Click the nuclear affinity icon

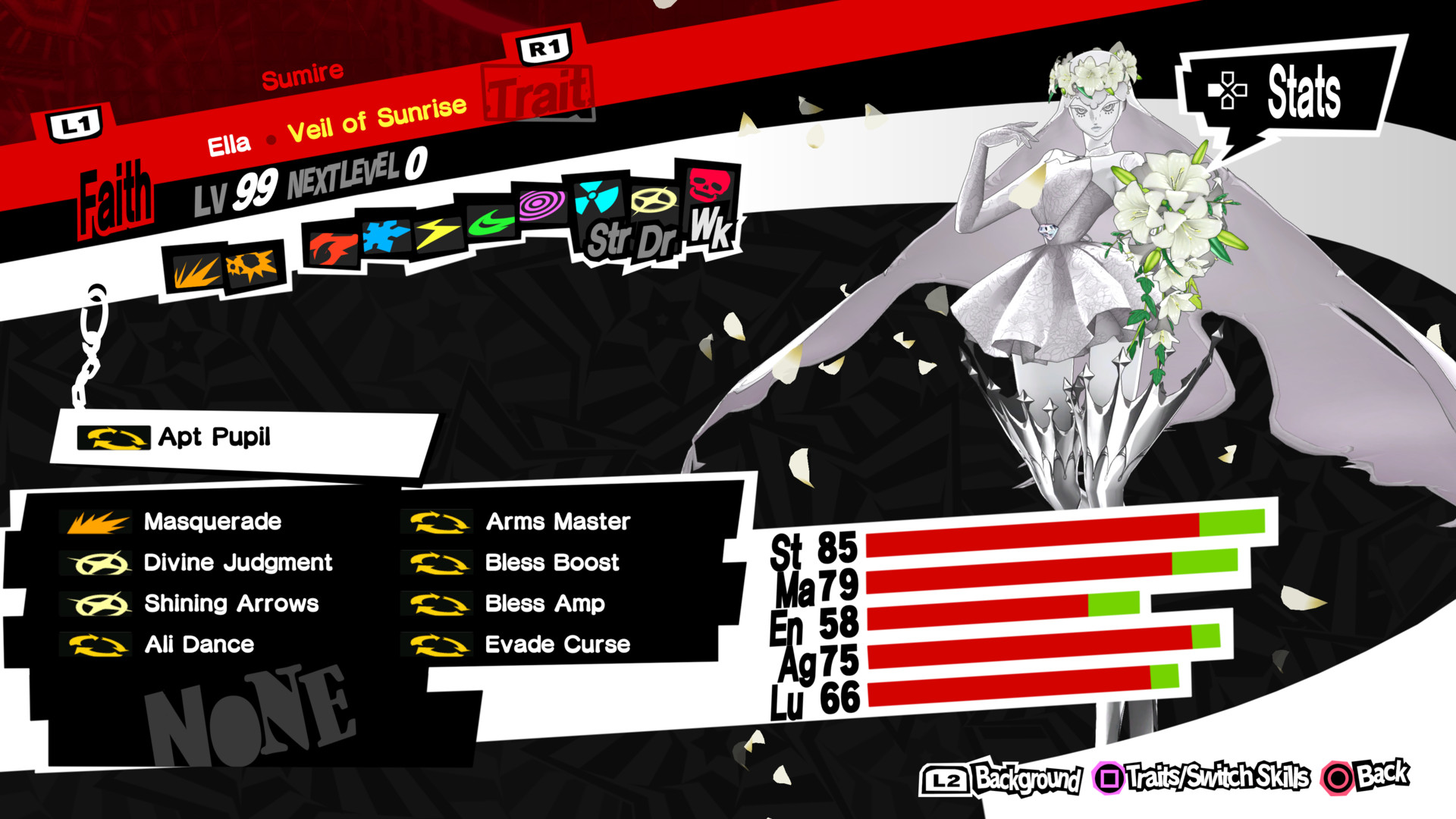point(596,197)
